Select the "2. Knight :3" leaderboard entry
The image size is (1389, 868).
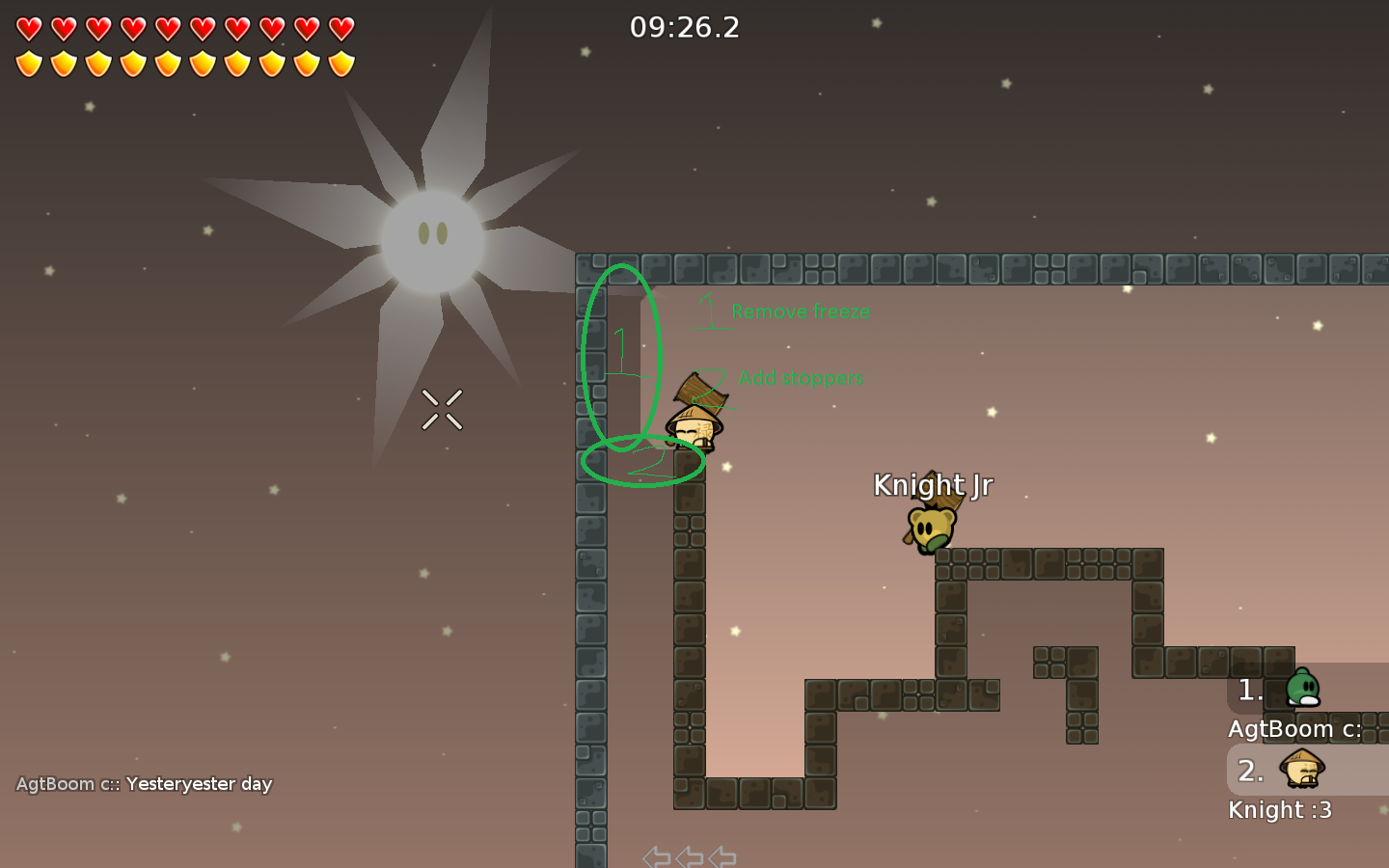point(1281,791)
